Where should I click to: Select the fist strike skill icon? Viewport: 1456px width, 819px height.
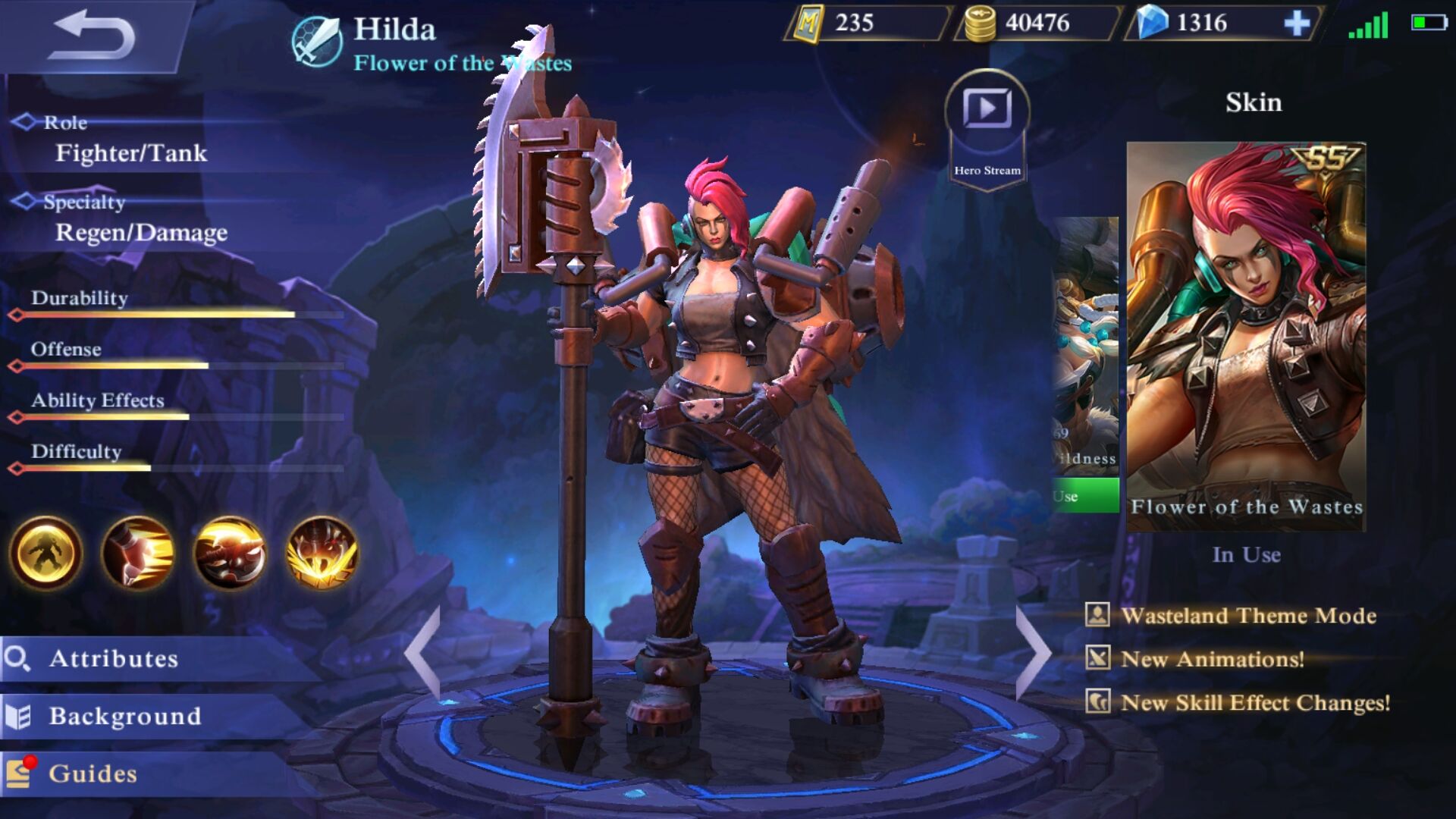(x=138, y=553)
